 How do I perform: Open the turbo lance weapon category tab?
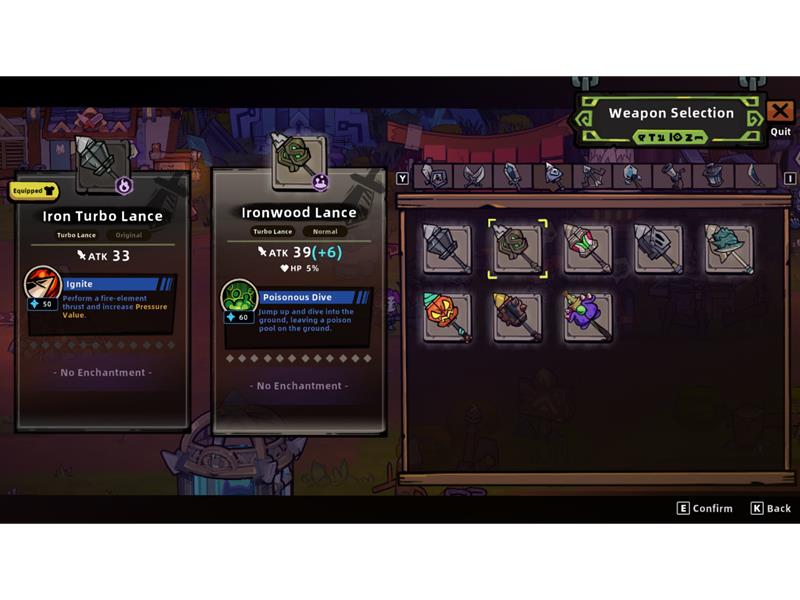[x=553, y=177]
